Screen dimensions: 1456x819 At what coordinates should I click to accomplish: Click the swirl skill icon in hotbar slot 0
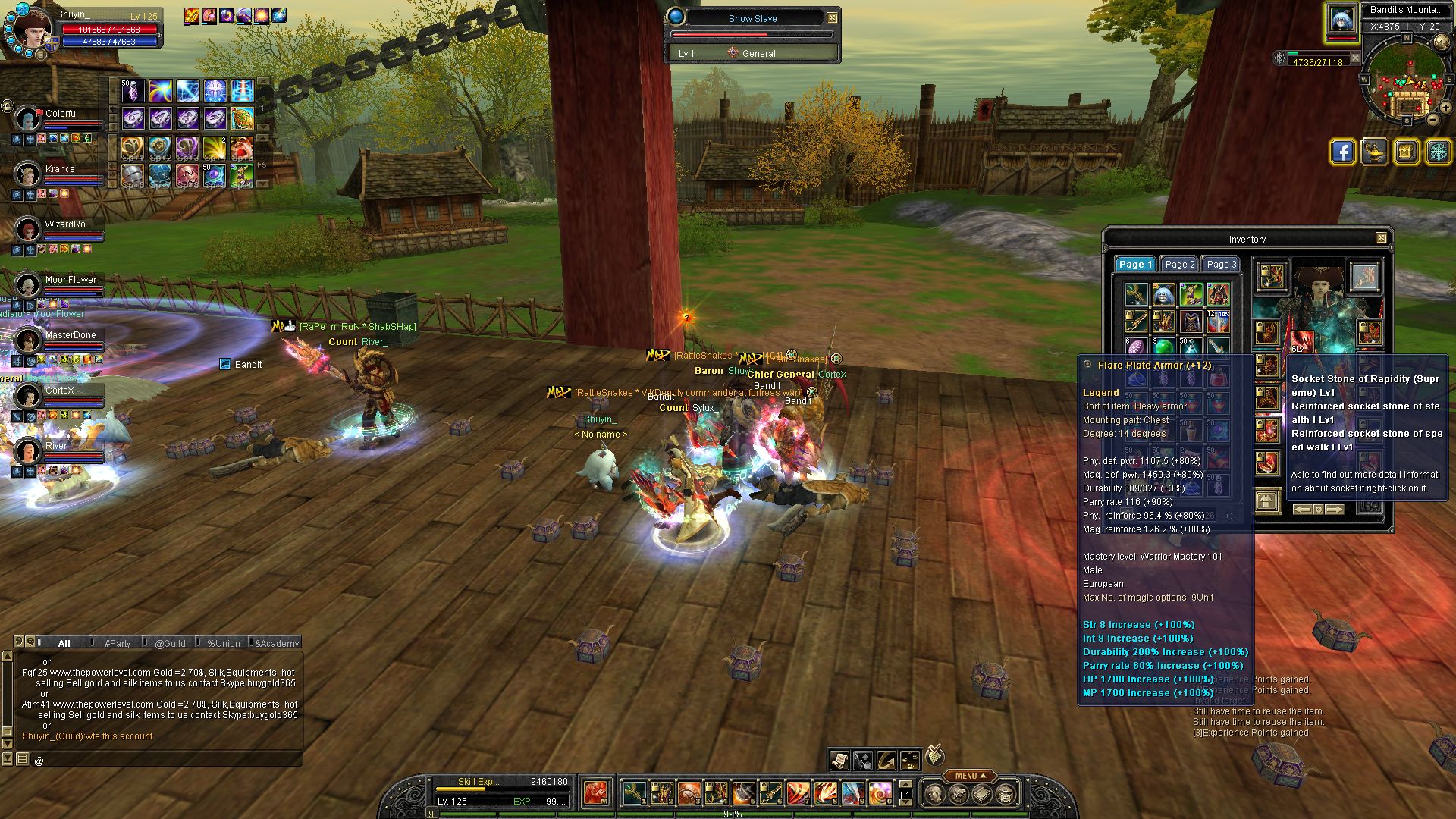click(x=879, y=793)
